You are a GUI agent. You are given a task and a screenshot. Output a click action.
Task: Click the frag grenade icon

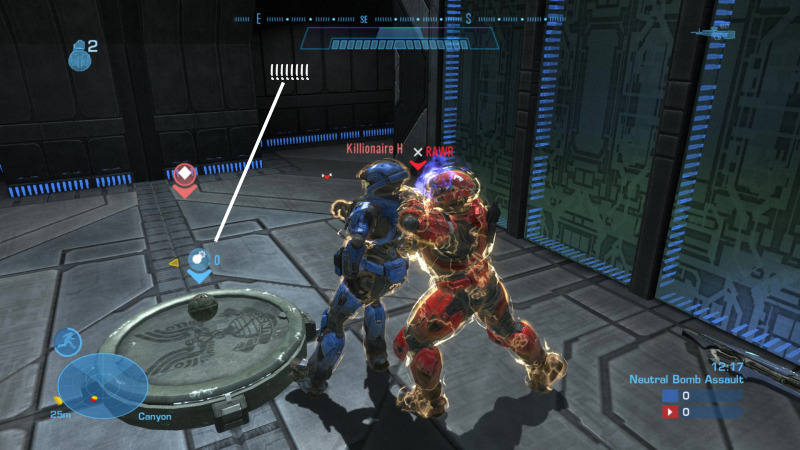click(79, 56)
